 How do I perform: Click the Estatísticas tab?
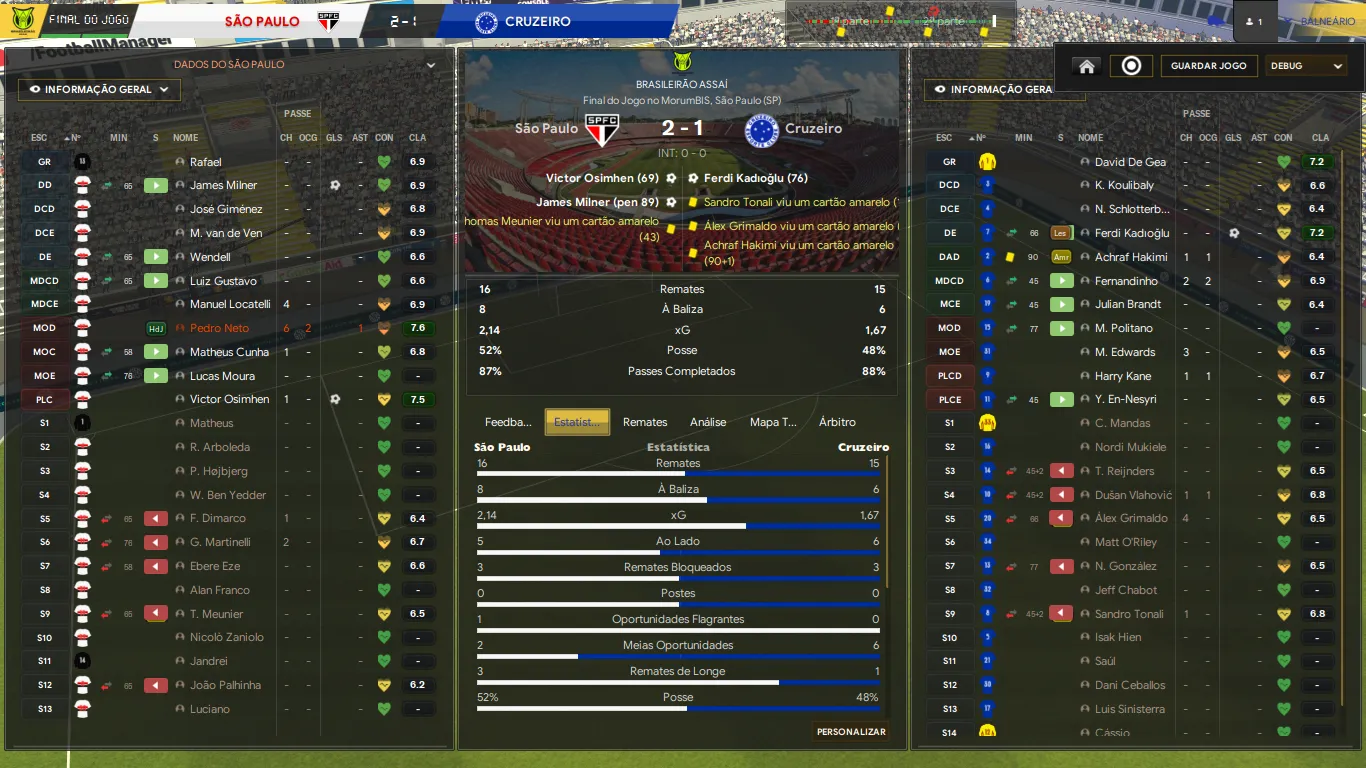click(x=577, y=422)
